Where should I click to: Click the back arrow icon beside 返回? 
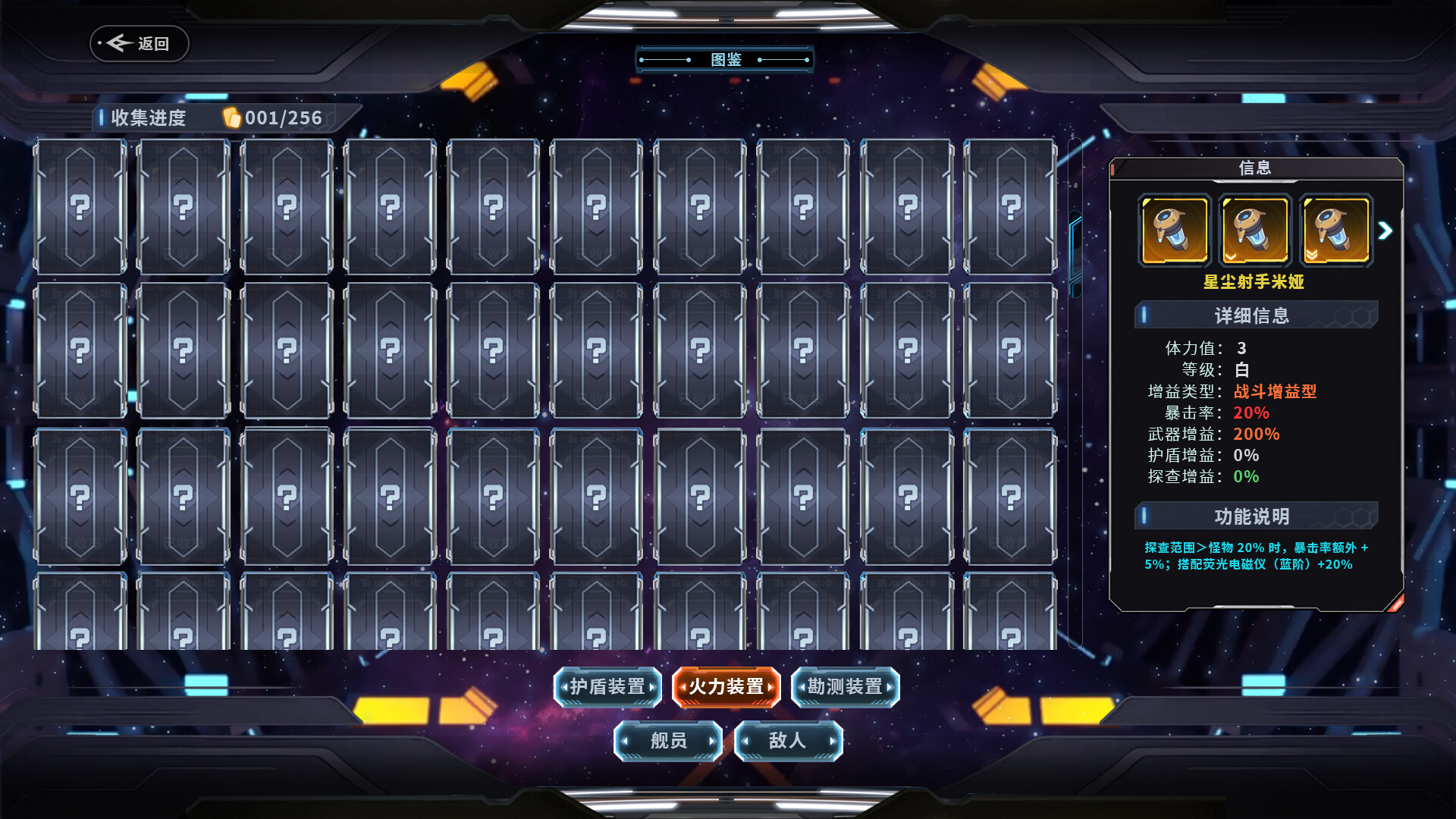pos(118,43)
